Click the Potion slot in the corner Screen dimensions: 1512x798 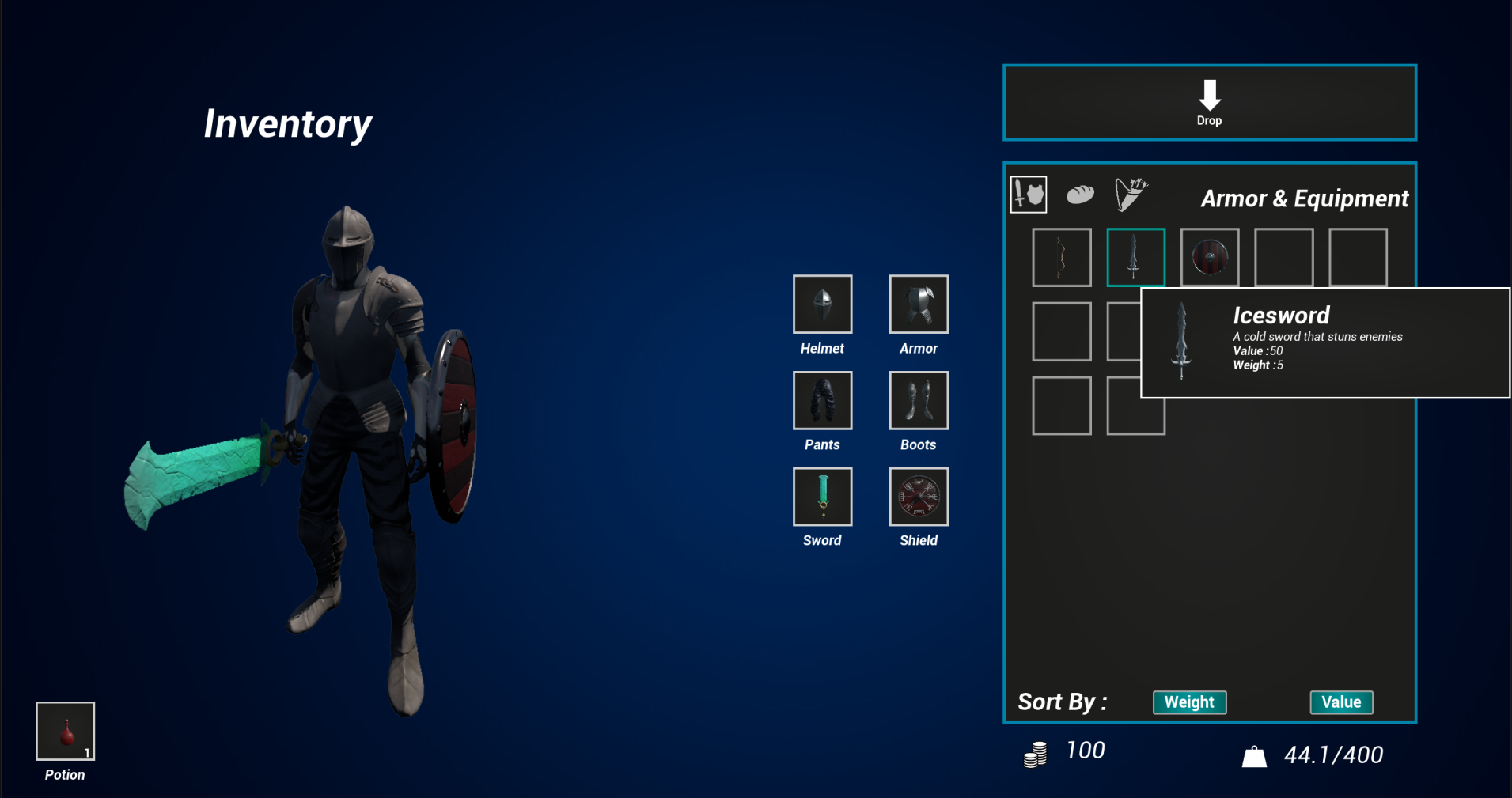pos(65,729)
